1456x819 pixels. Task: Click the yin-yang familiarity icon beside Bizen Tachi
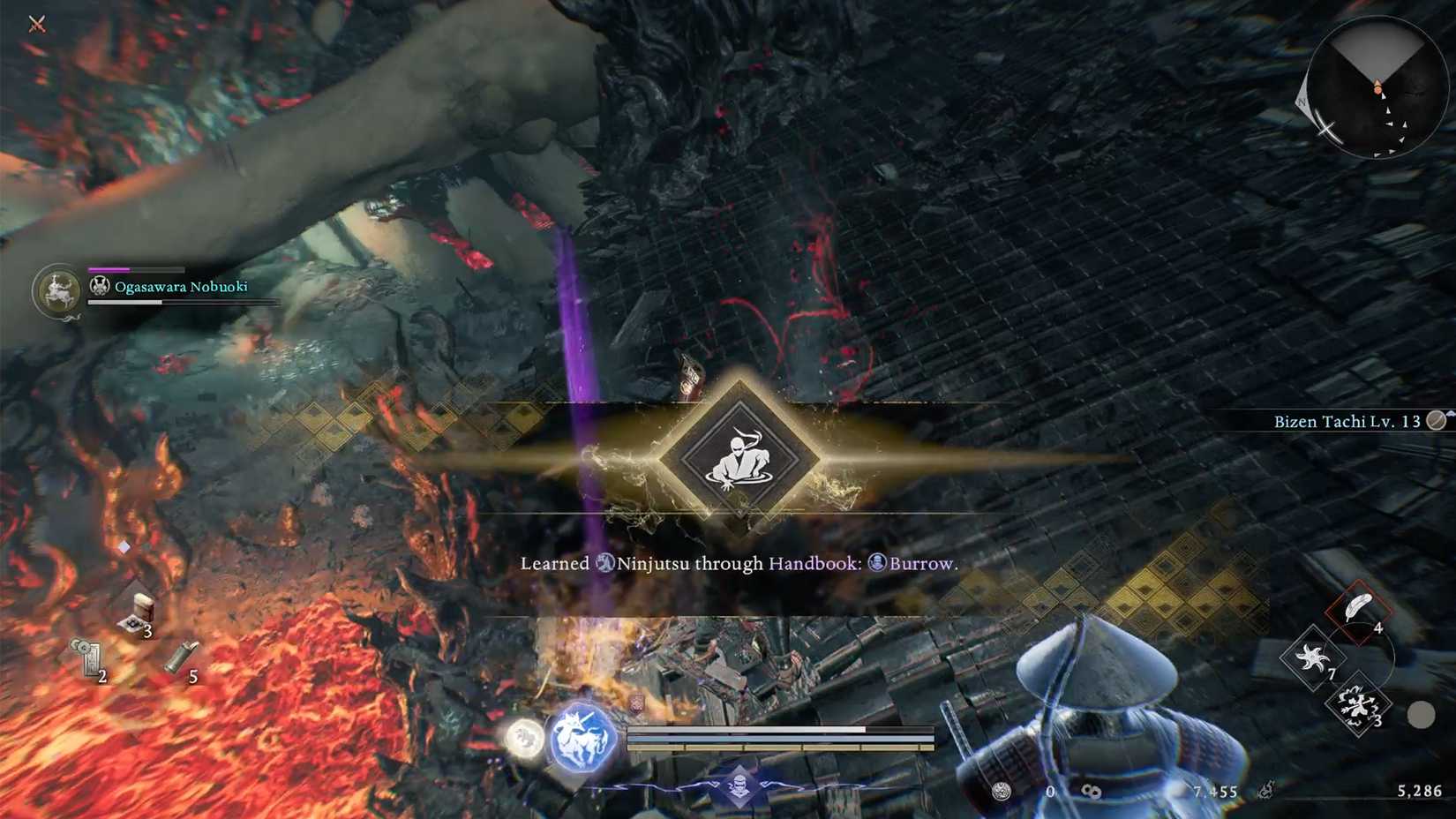coord(1437,421)
